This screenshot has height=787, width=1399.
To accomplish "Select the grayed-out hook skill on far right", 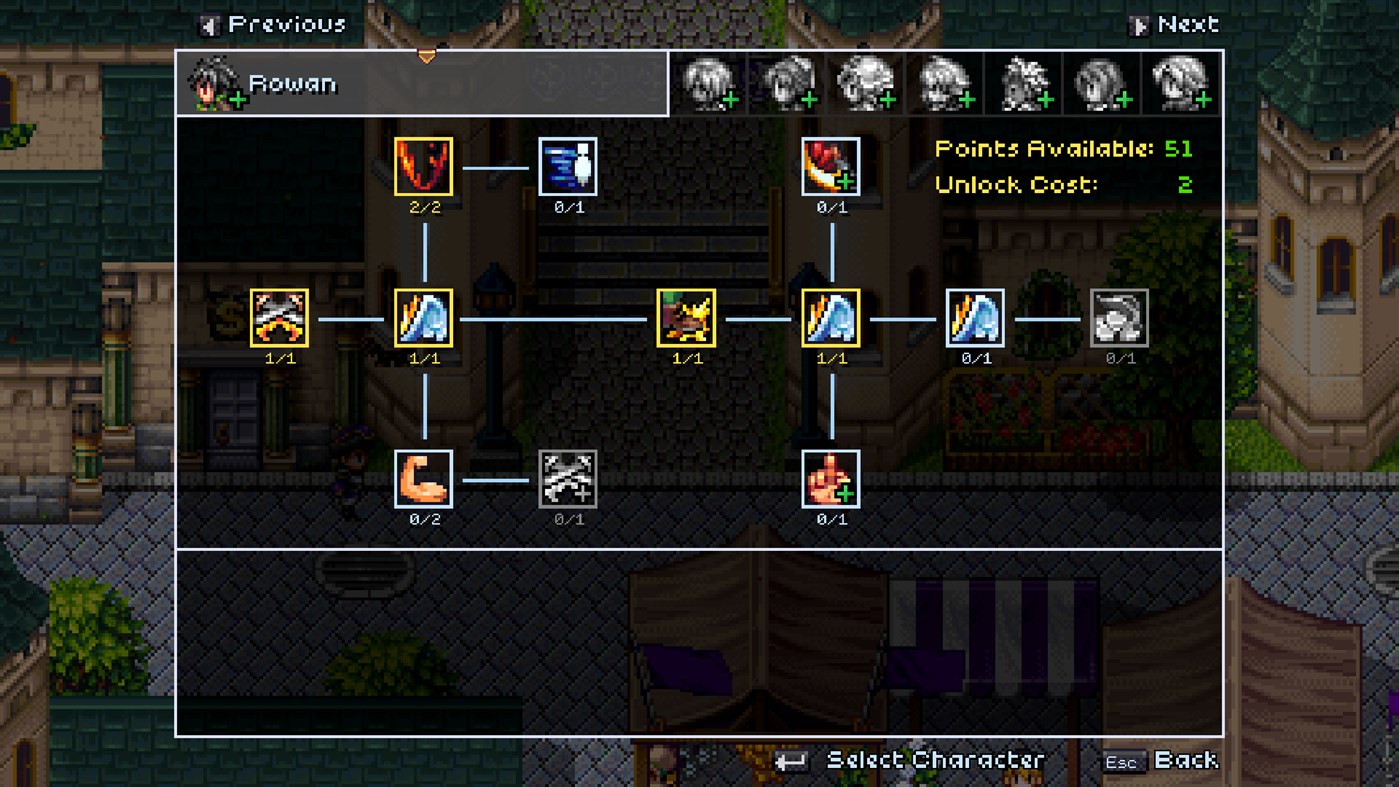I will tap(1121, 318).
